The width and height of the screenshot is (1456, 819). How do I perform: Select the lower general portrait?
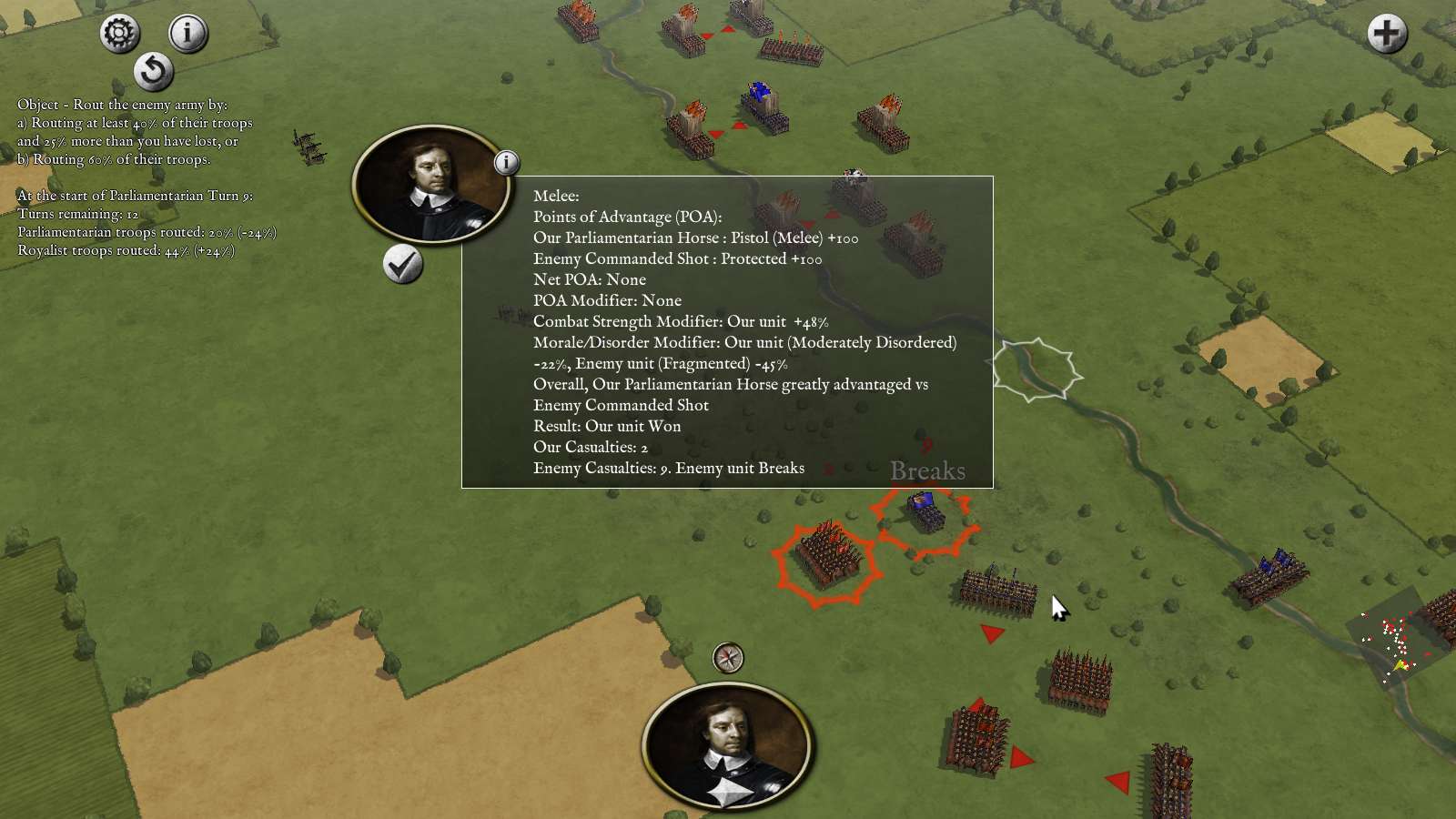[727, 744]
